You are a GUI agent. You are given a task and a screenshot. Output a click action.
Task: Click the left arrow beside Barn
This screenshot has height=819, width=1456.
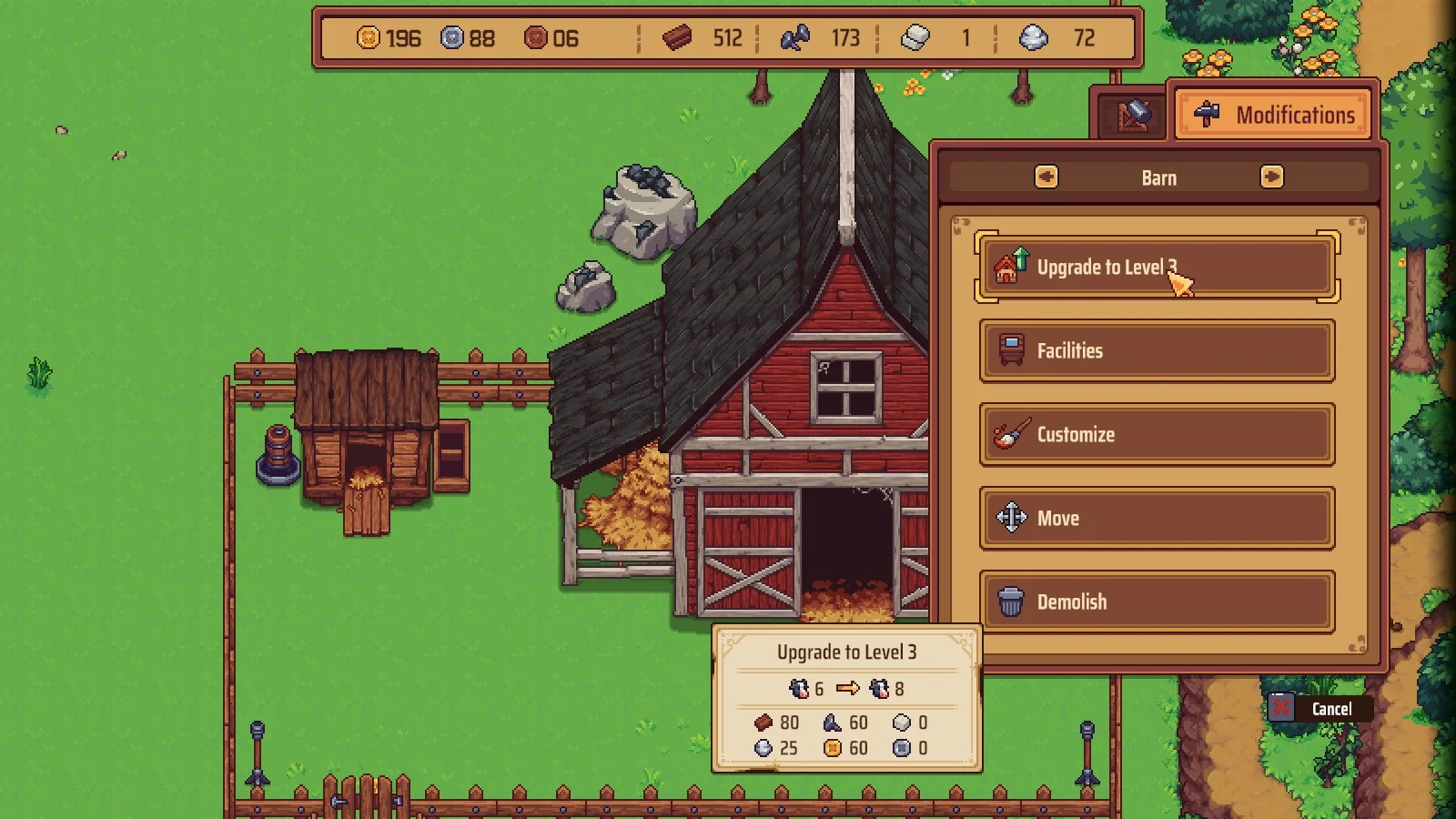pos(1046,177)
